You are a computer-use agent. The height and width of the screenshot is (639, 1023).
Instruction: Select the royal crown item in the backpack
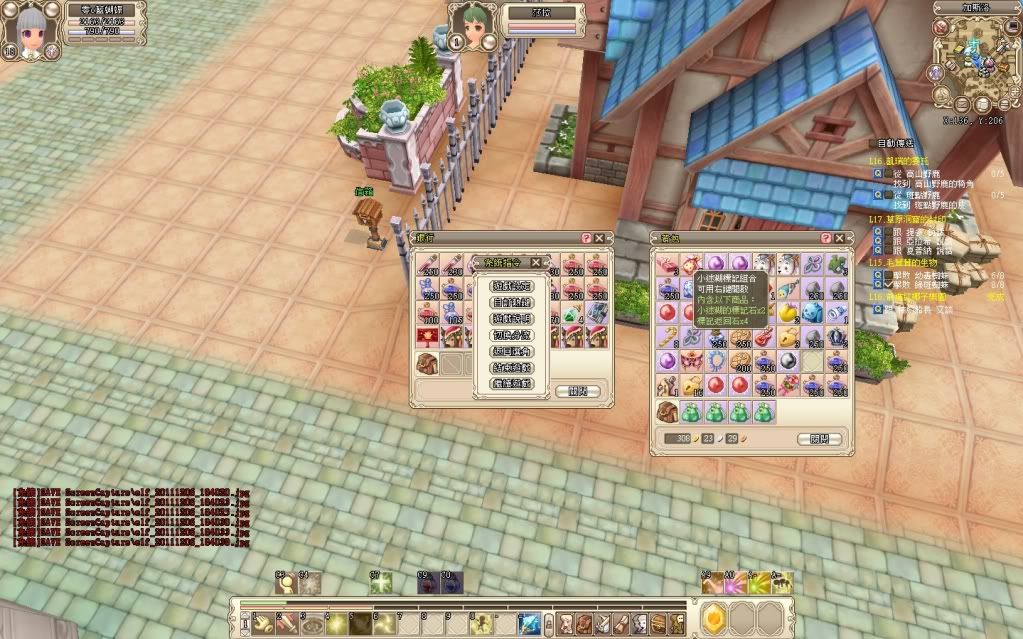click(x=836, y=337)
